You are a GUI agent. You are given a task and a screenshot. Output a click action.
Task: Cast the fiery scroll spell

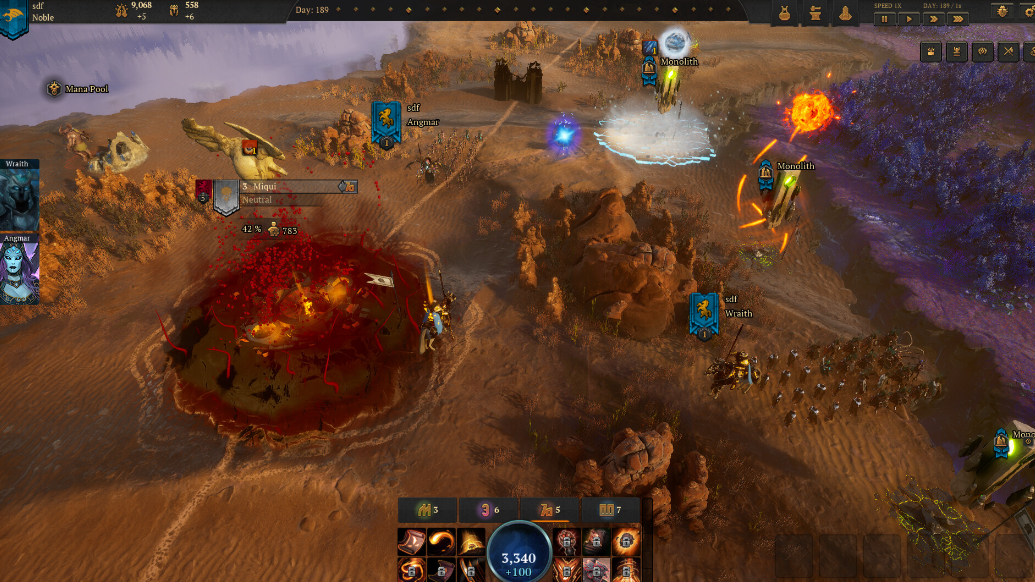coord(412,542)
